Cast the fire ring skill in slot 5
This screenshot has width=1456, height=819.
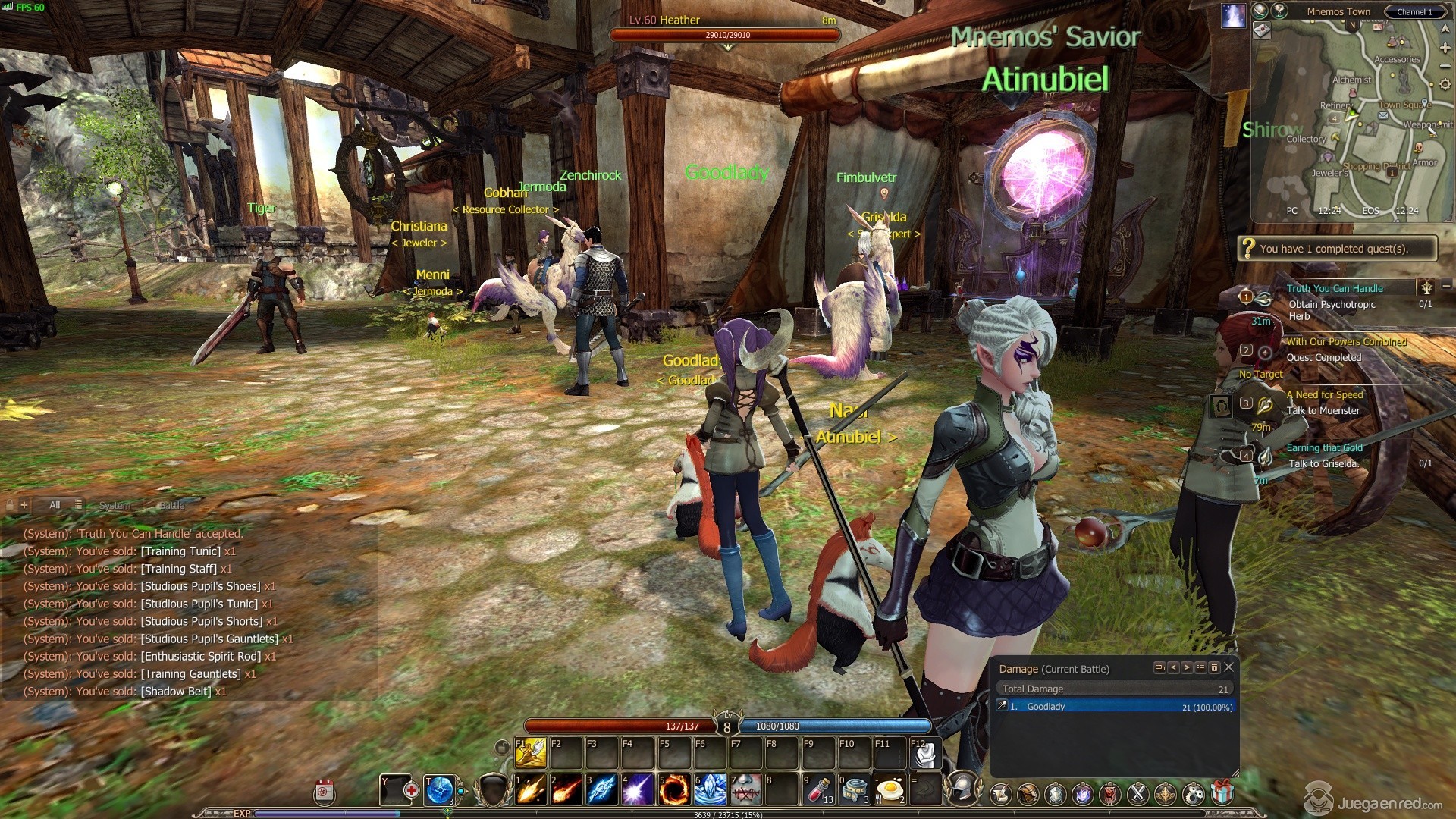pyautogui.click(x=673, y=790)
